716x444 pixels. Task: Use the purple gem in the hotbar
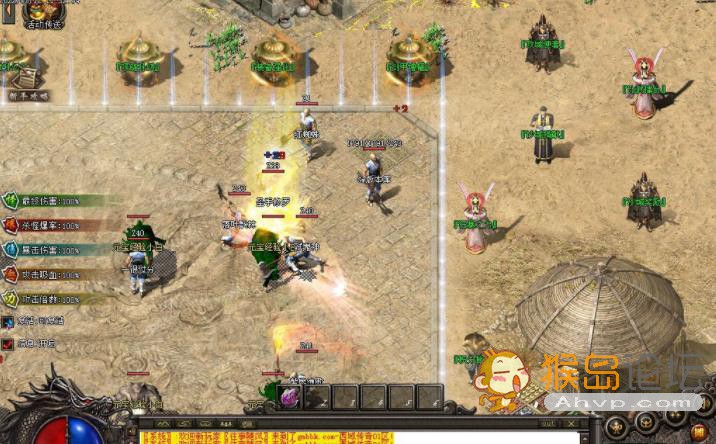coord(291,398)
